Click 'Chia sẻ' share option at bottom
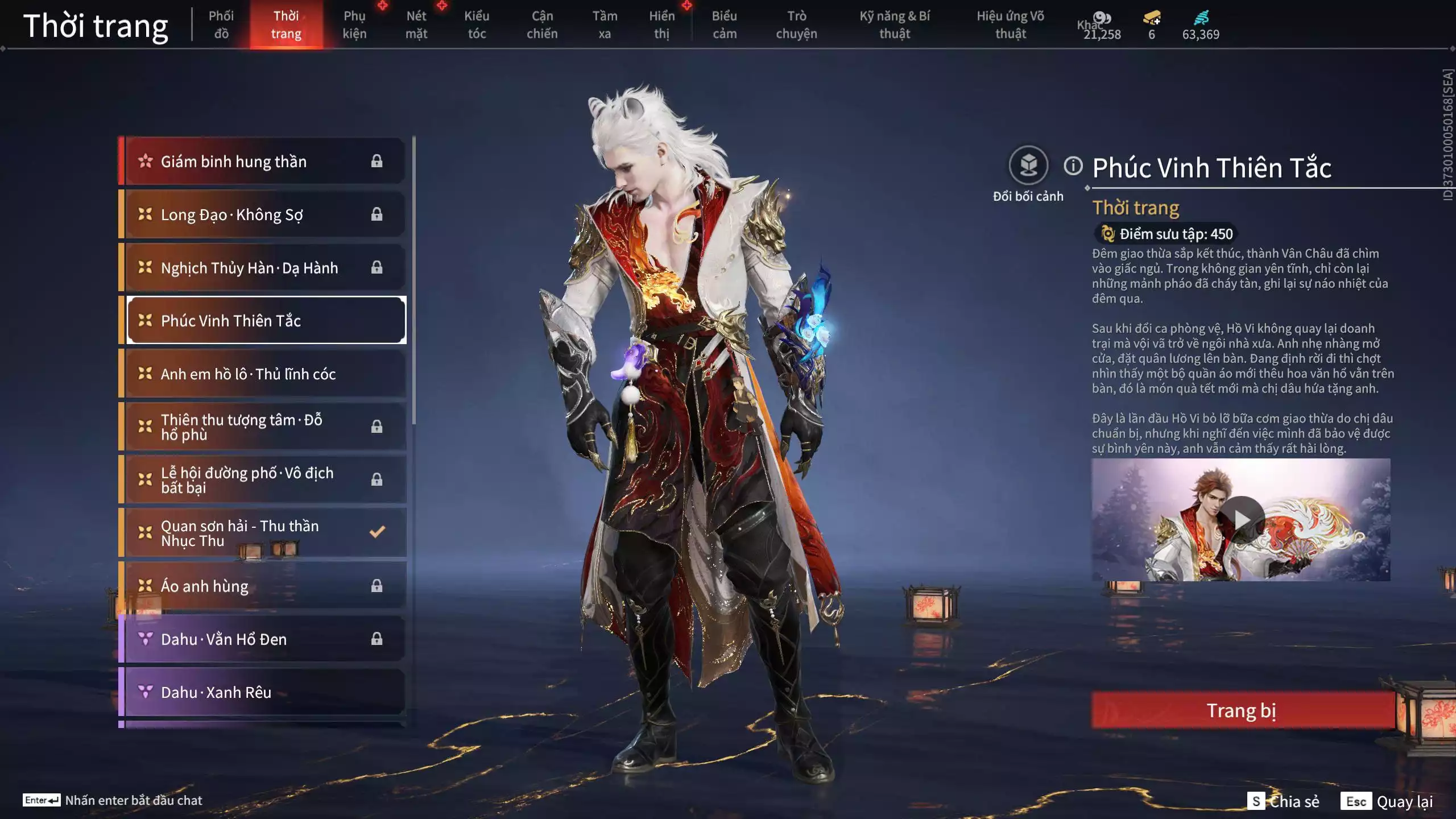This screenshot has width=1456, height=819. (1295, 801)
